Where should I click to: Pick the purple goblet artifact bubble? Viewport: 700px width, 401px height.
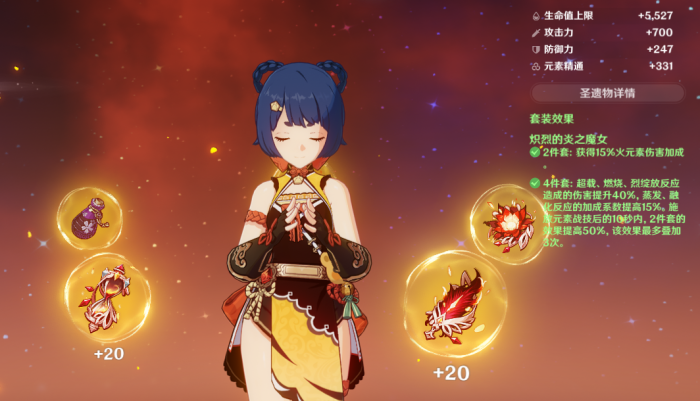click(90, 218)
